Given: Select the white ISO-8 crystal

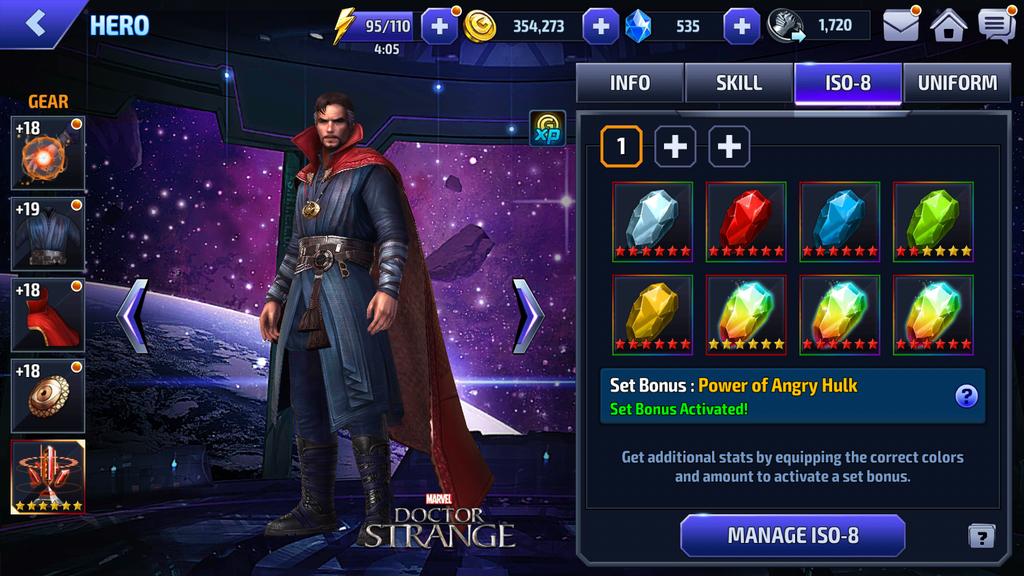Looking at the screenshot, I should 652,221.
